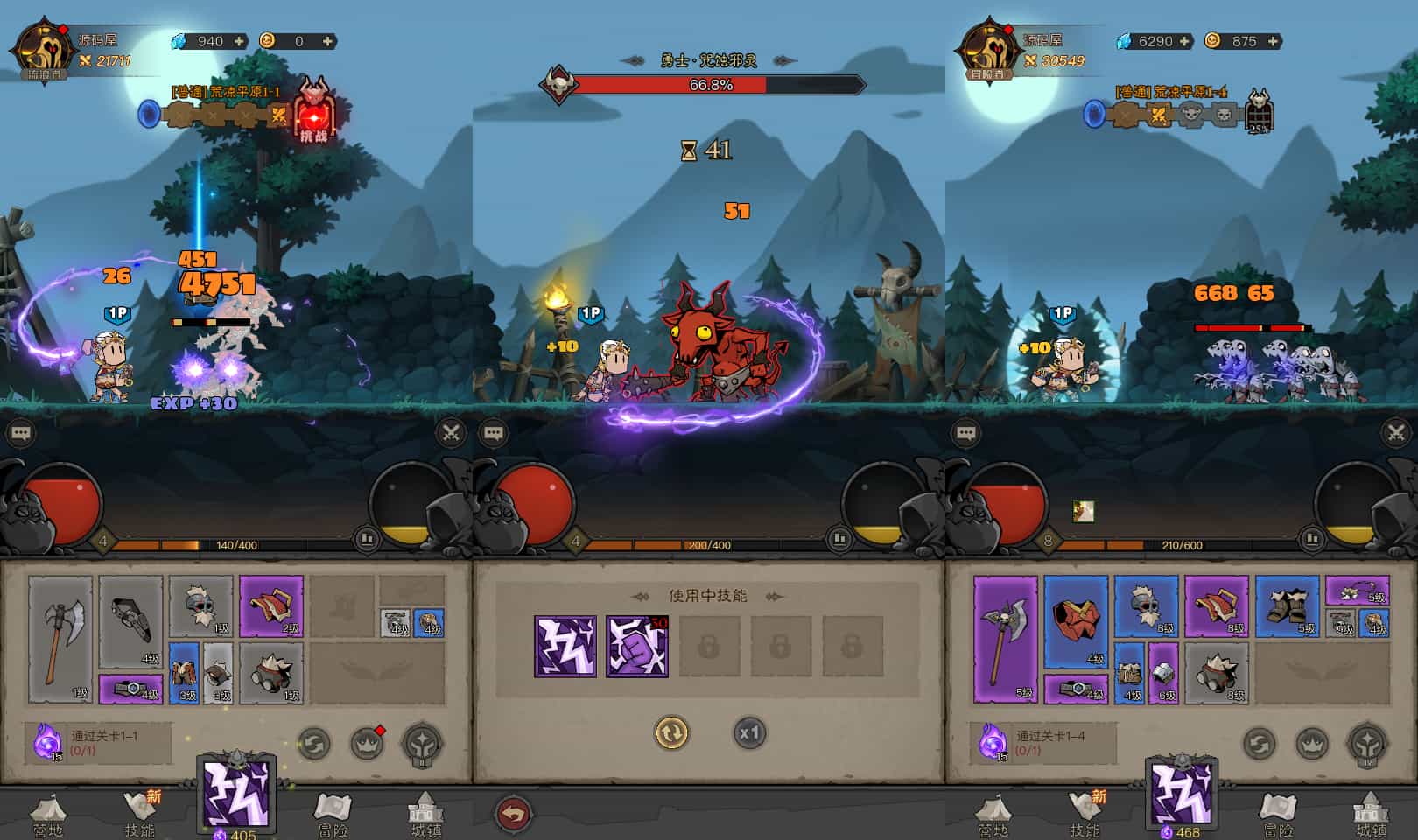The image size is (1418, 840).
Task: Open the crown icon with red notification
Action: (368, 743)
